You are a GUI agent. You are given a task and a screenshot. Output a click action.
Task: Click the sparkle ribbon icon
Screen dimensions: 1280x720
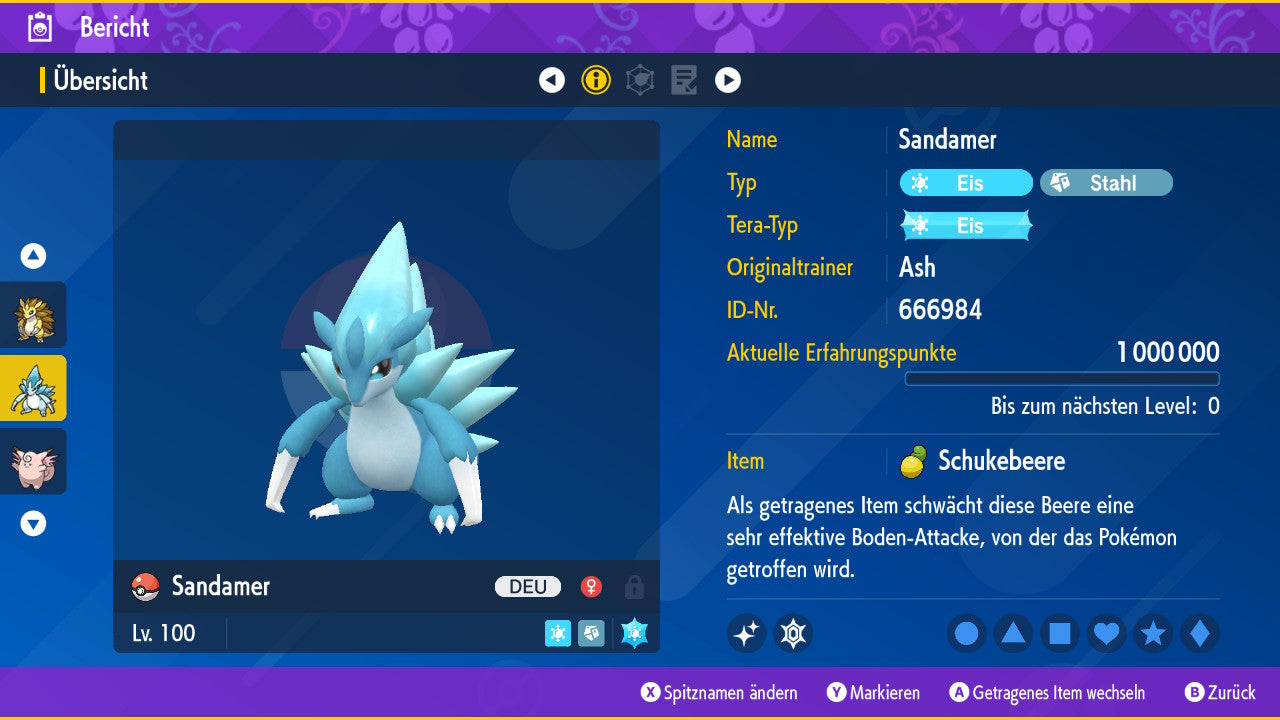click(x=746, y=634)
